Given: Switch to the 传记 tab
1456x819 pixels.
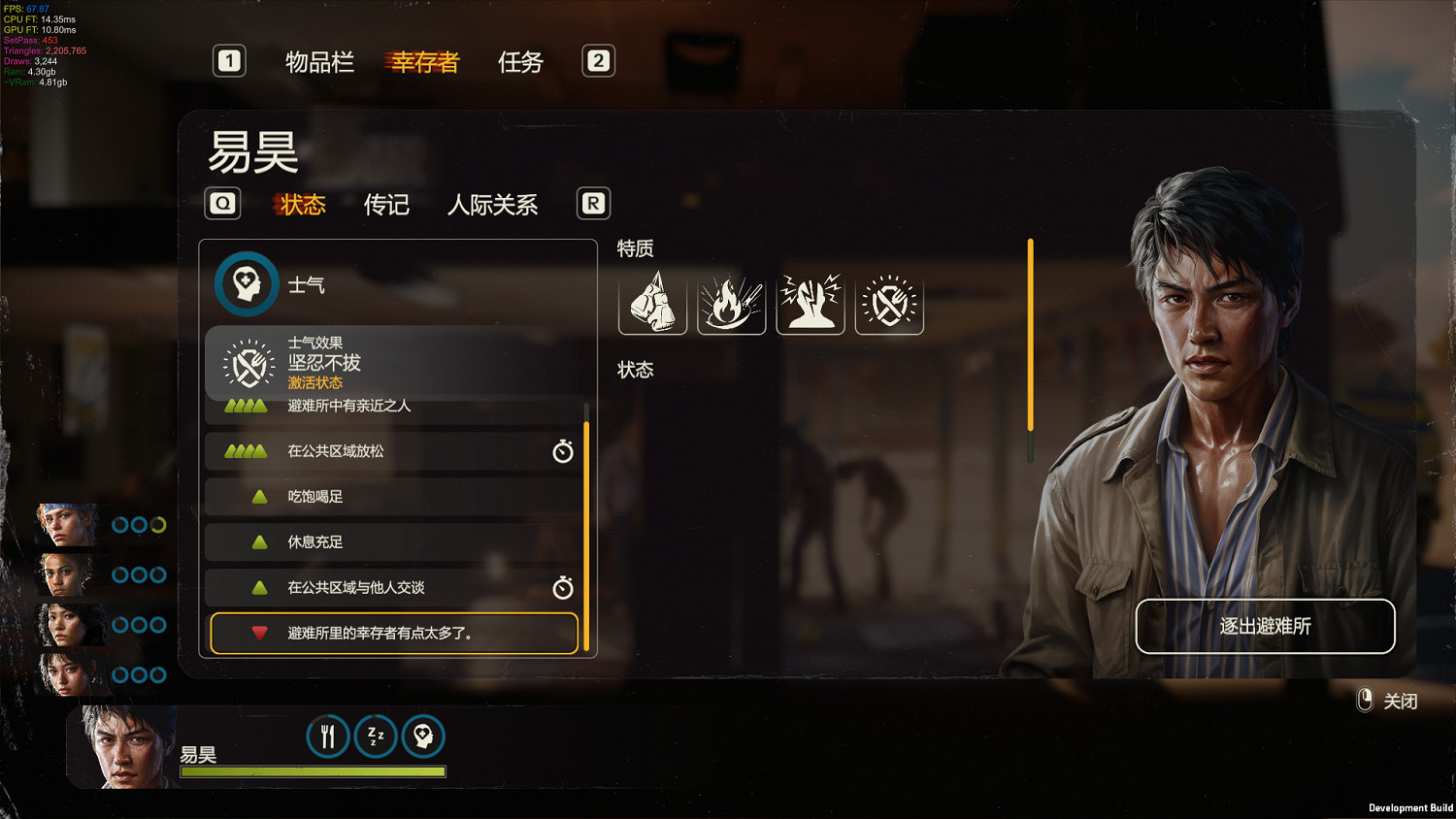Looking at the screenshot, I should (387, 205).
